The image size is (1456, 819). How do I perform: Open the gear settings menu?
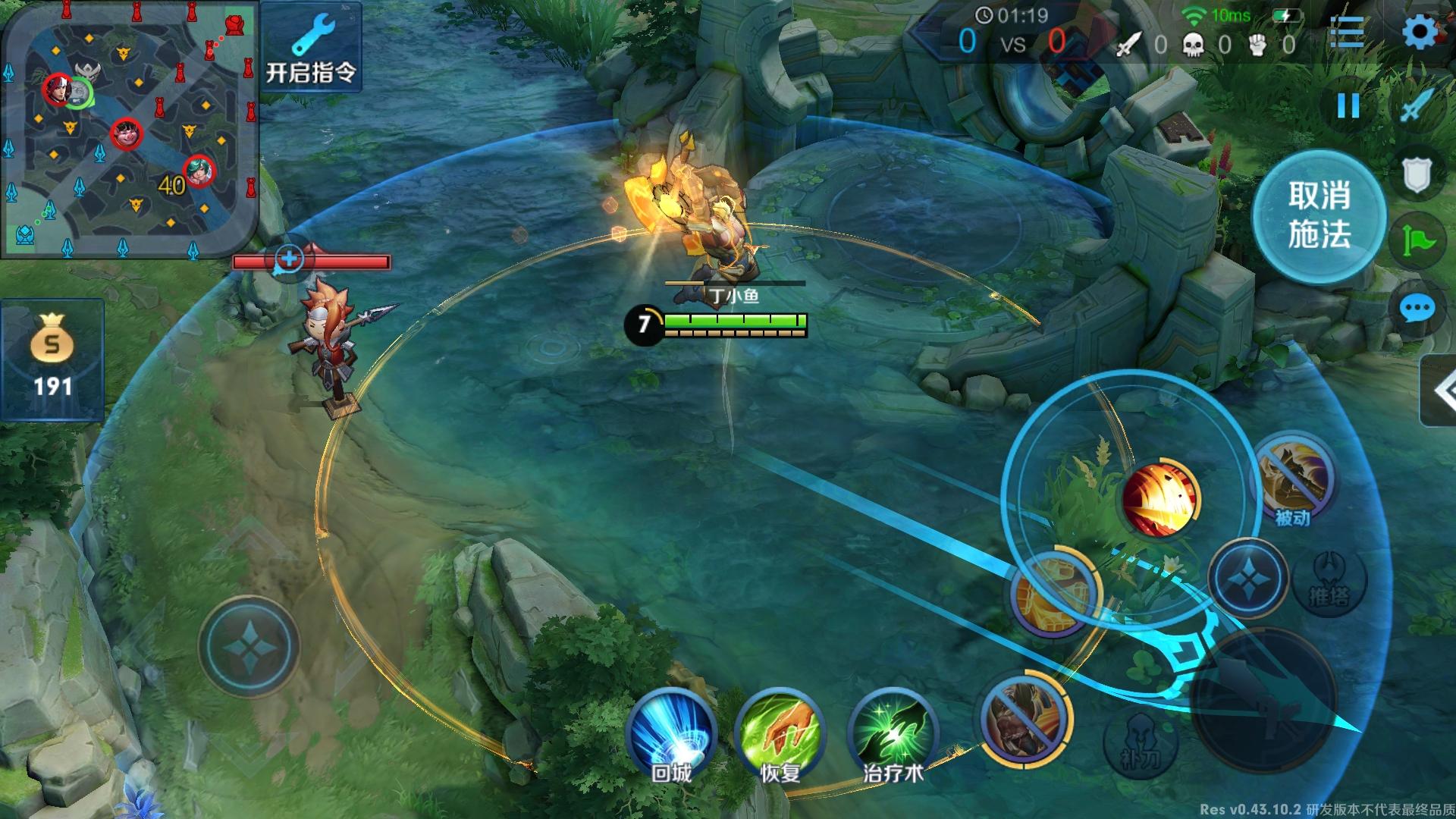click(x=1419, y=33)
